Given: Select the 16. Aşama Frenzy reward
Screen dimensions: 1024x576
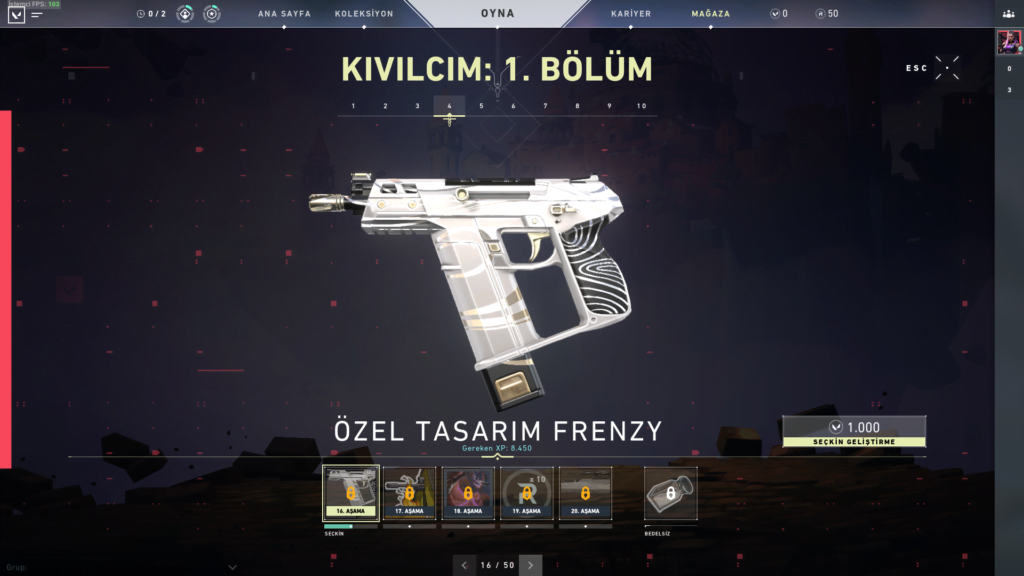Looking at the screenshot, I should [351, 493].
